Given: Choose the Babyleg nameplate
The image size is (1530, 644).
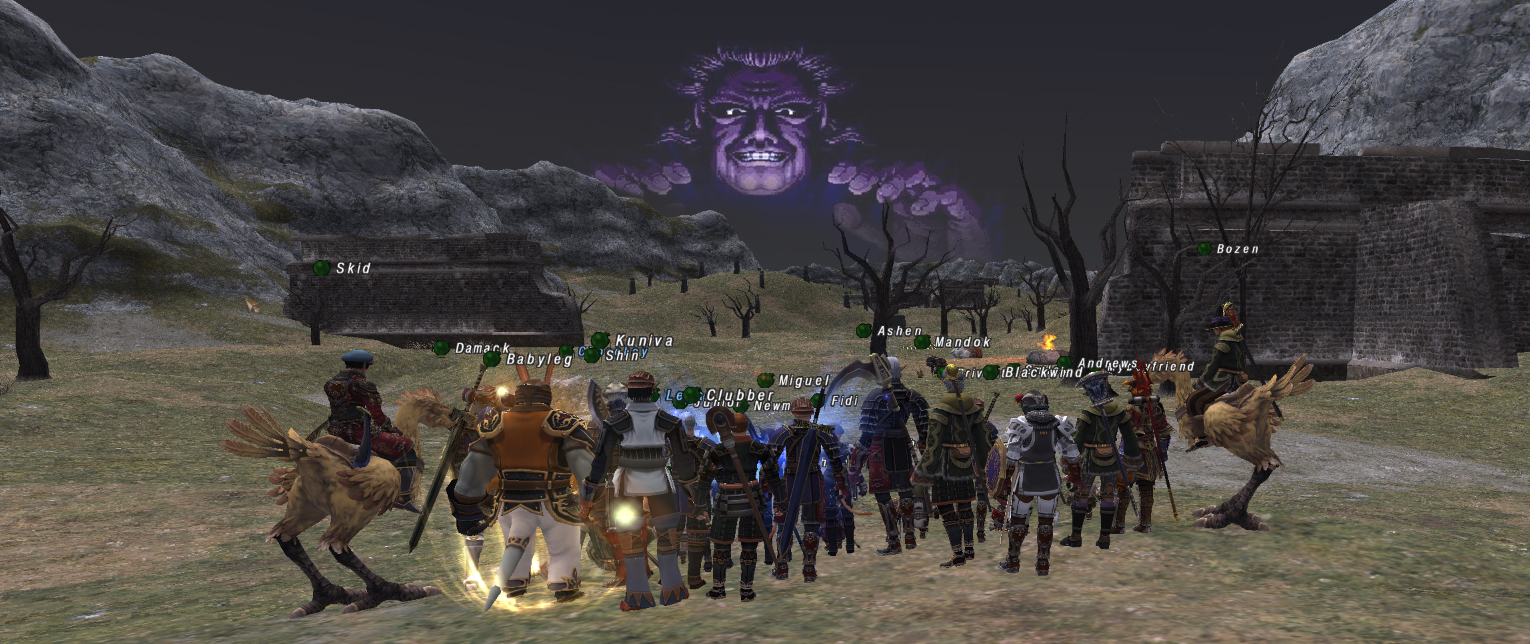Looking at the screenshot, I should coord(539,359).
